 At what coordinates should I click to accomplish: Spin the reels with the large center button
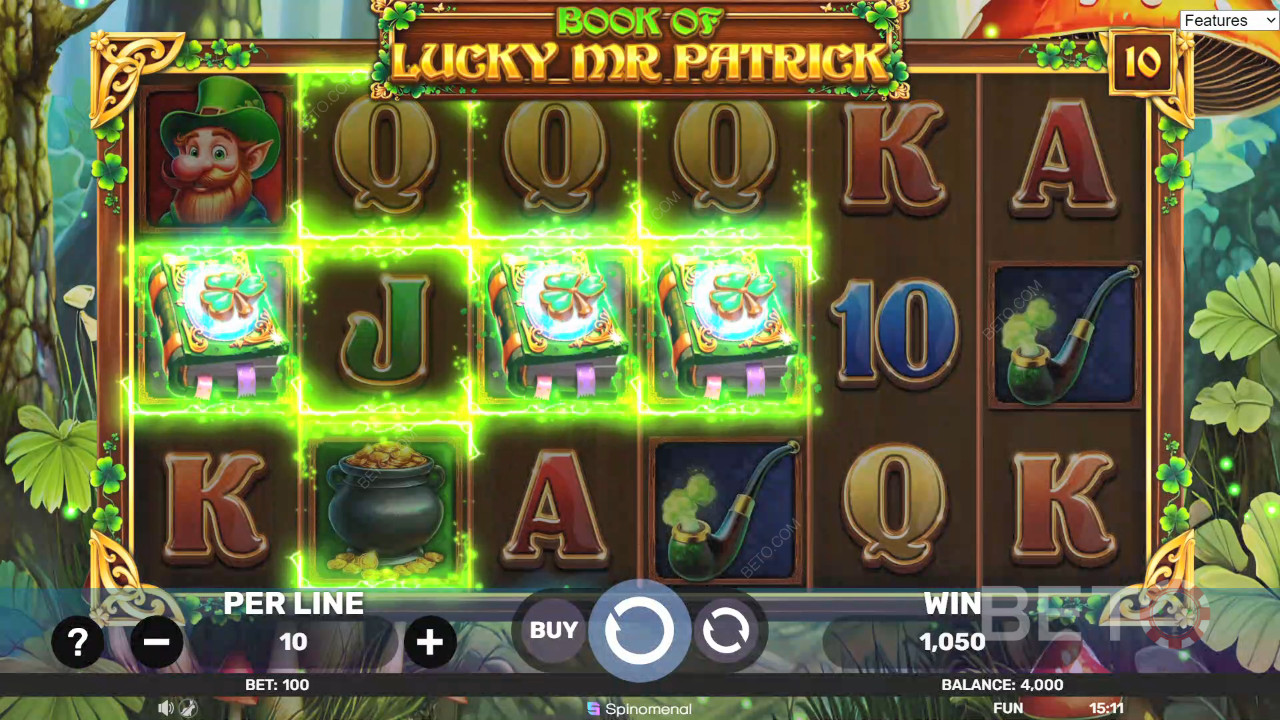[x=639, y=631]
